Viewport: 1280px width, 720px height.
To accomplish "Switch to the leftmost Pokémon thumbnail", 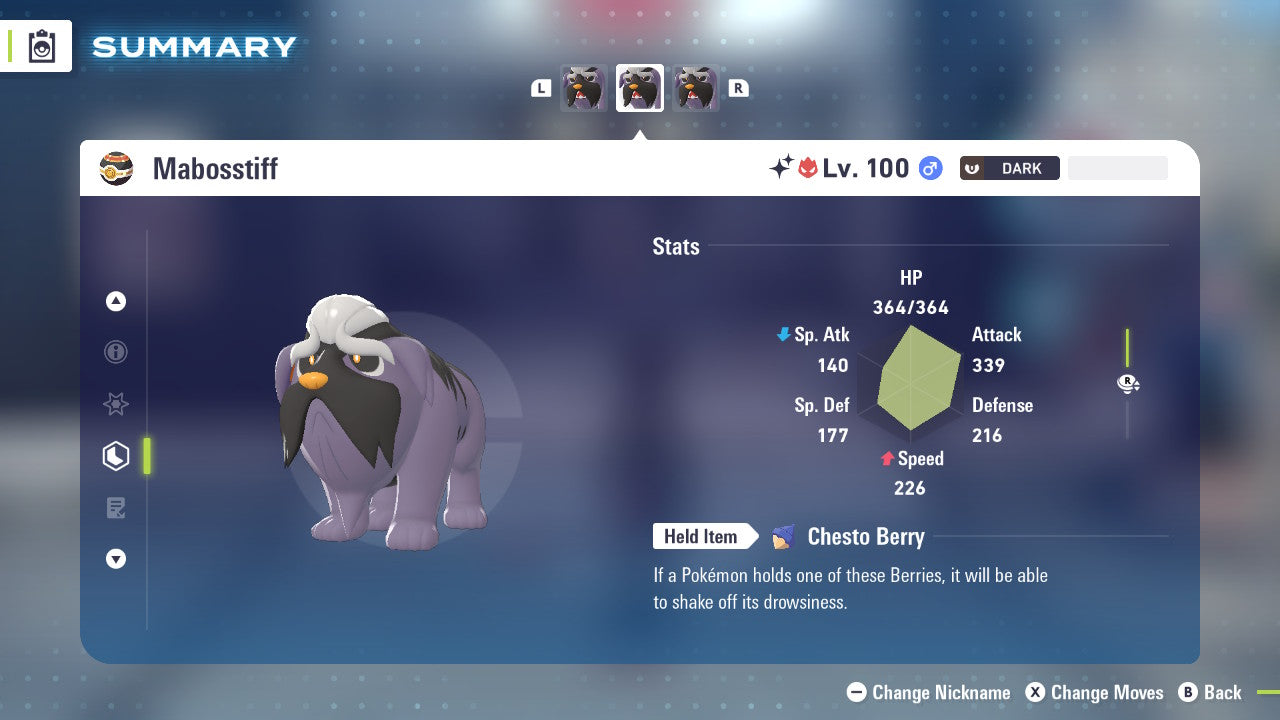I will [585, 87].
